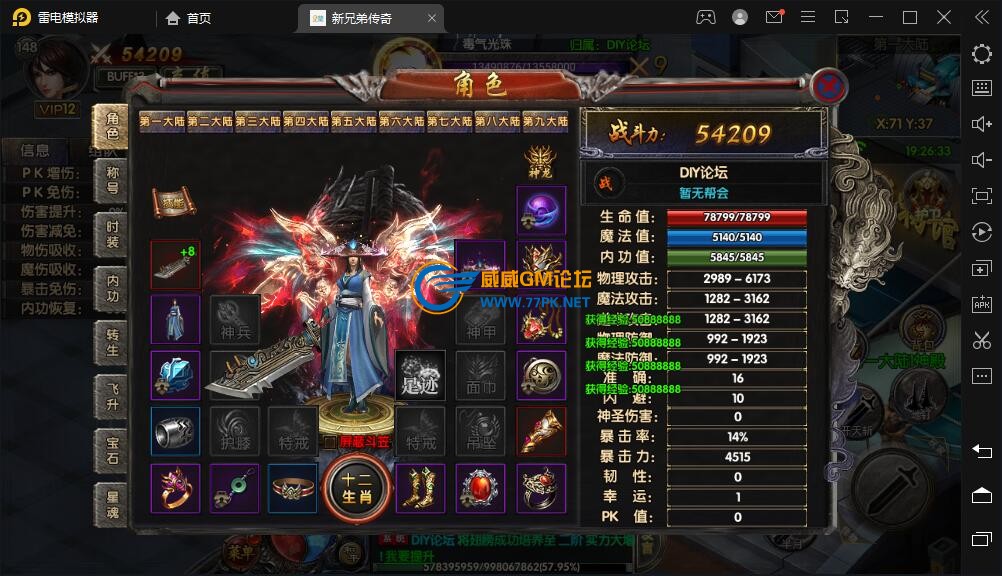Show the 飞升 side tab
This screenshot has width=1002, height=576.
click(x=112, y=398)
